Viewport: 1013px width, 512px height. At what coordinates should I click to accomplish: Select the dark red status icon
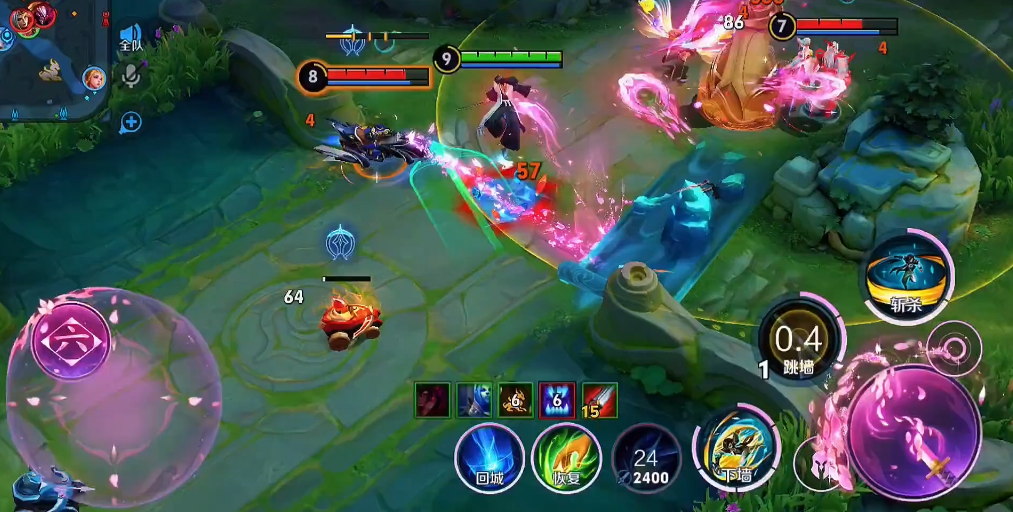coord(432,400)
